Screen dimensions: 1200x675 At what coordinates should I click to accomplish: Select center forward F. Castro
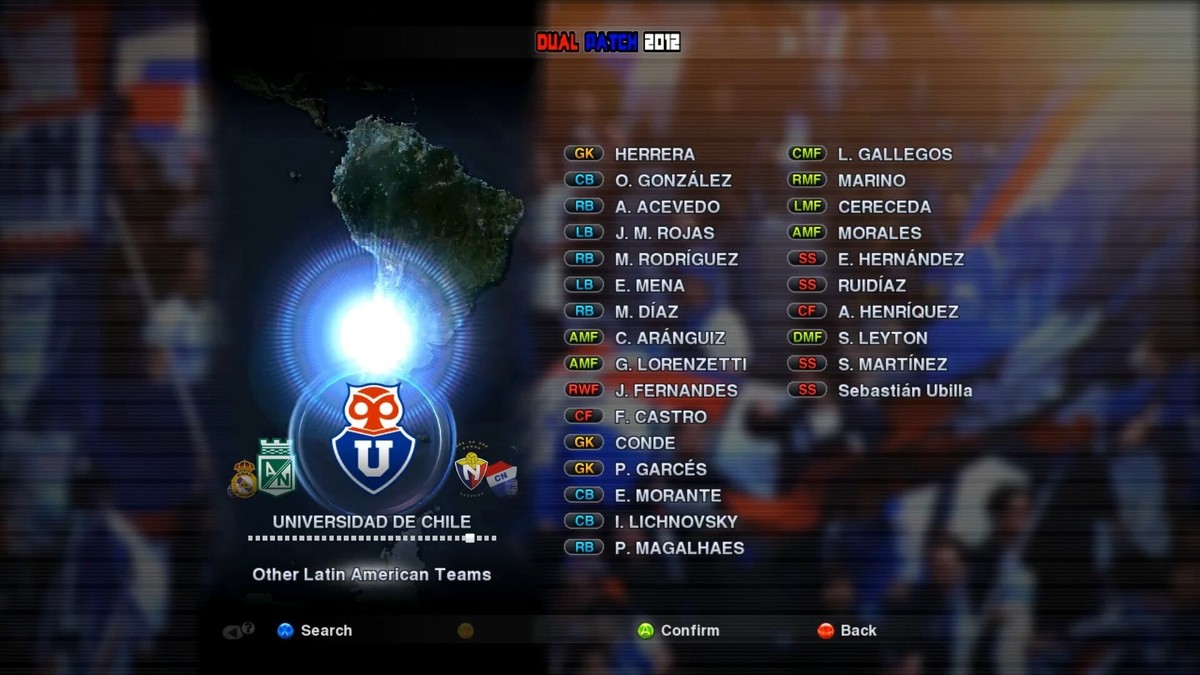click(x=660, y=416)
